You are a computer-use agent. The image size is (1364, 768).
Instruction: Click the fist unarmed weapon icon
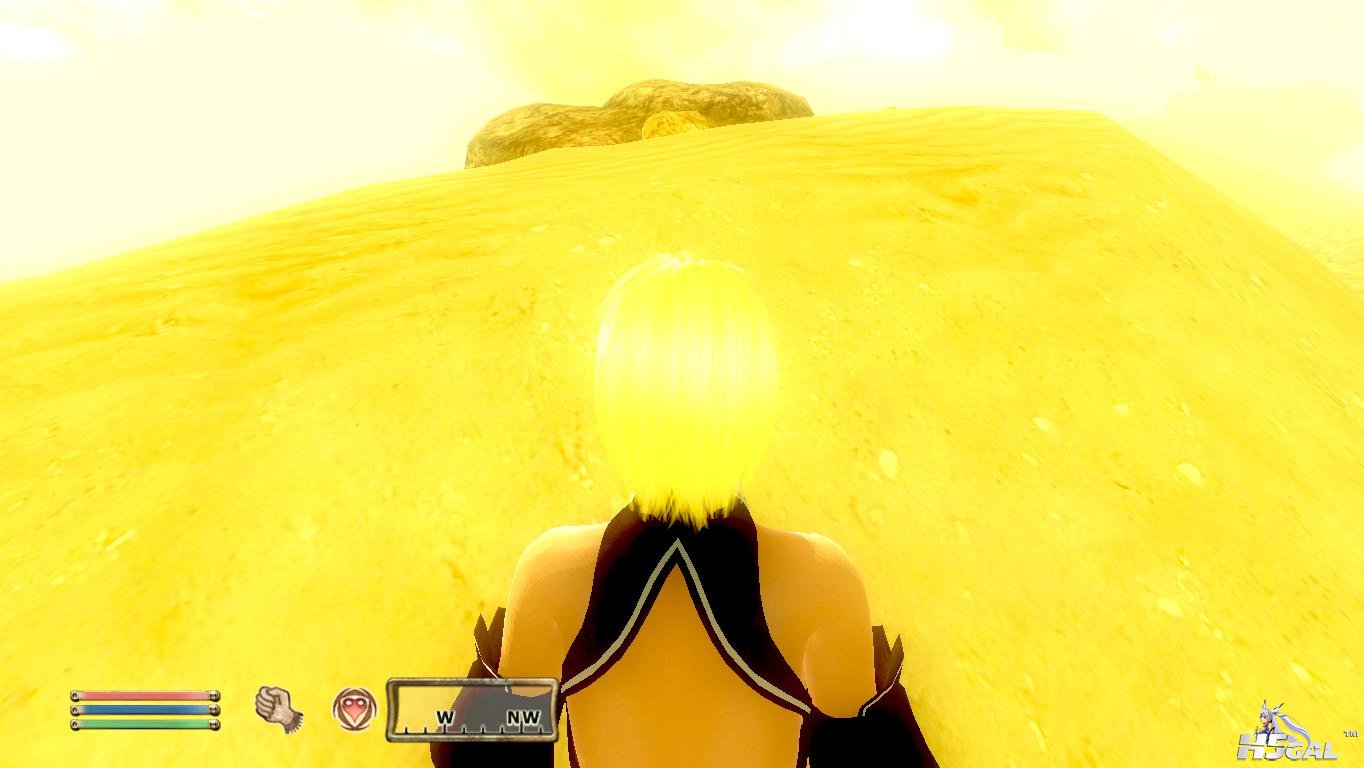tap(278, 708)
